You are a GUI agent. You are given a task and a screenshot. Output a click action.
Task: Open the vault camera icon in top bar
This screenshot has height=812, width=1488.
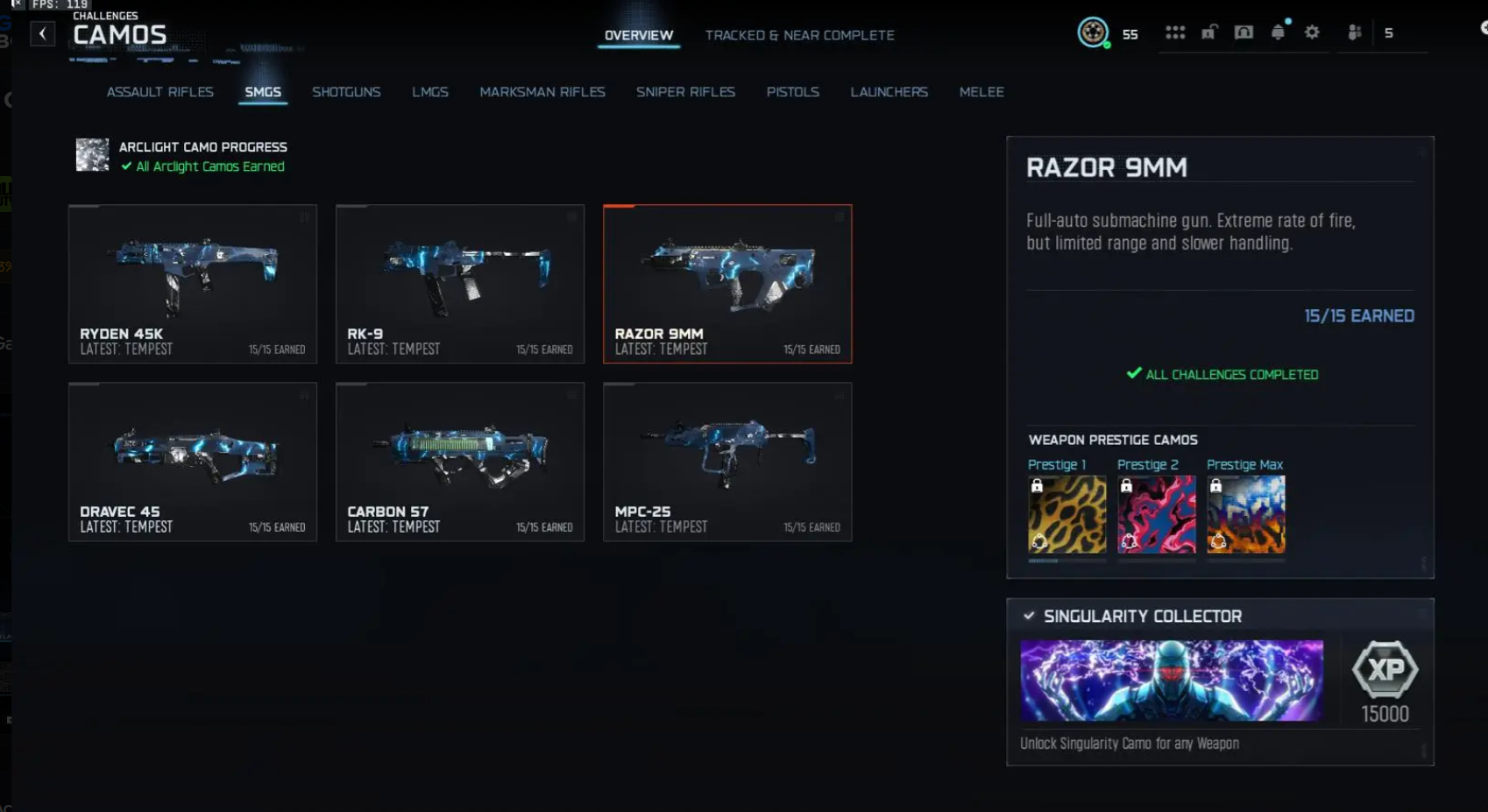(x=1244, y=32)
